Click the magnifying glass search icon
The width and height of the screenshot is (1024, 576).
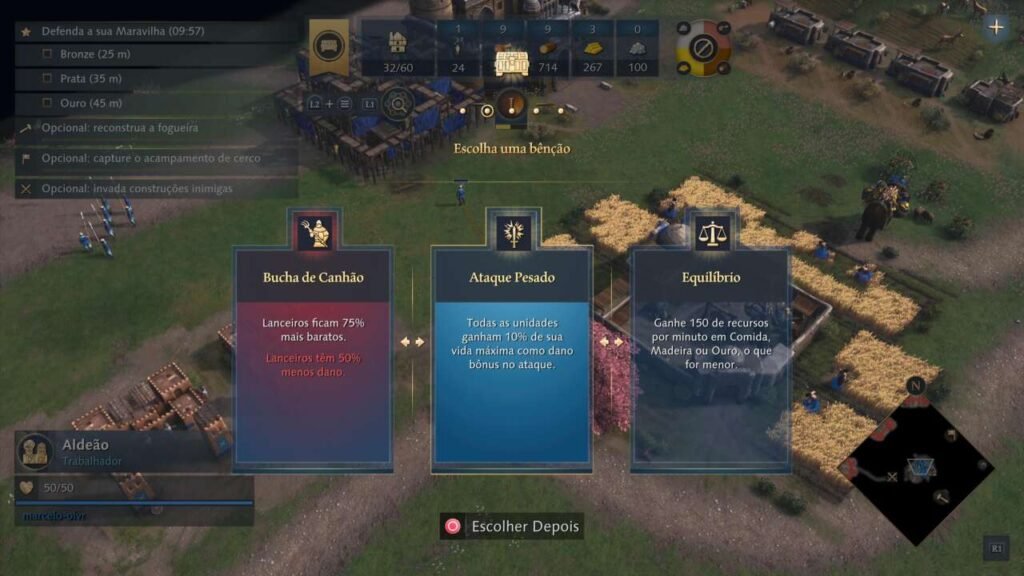[397, 103]
